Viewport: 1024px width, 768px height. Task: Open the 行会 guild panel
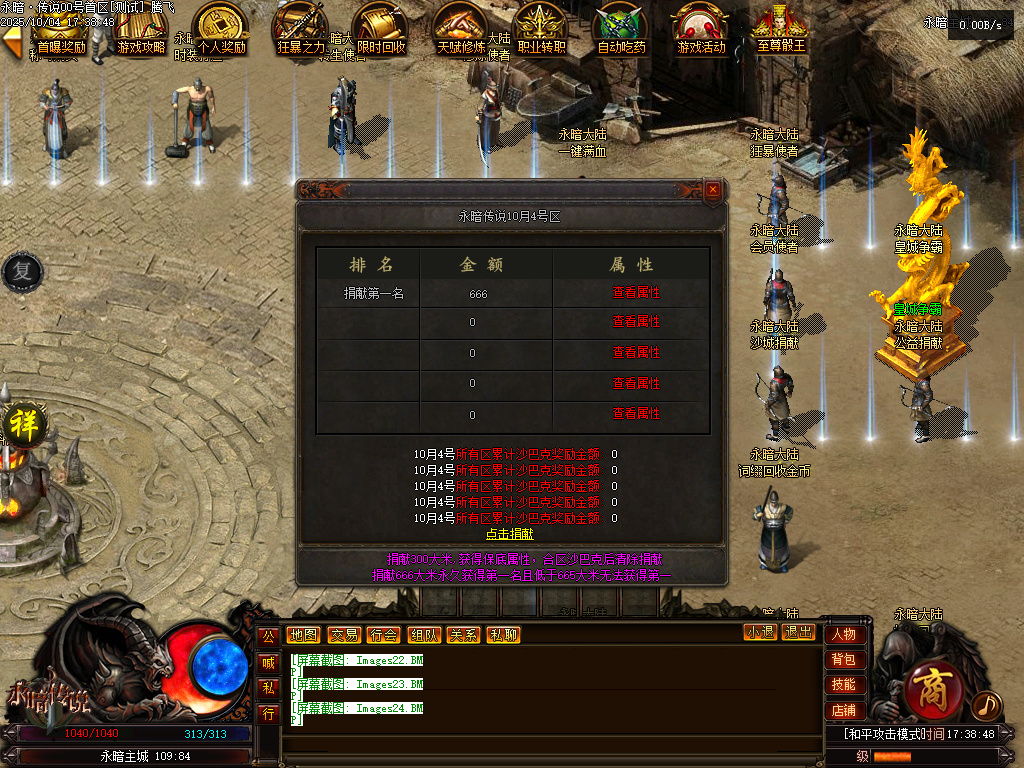(382, 635)
